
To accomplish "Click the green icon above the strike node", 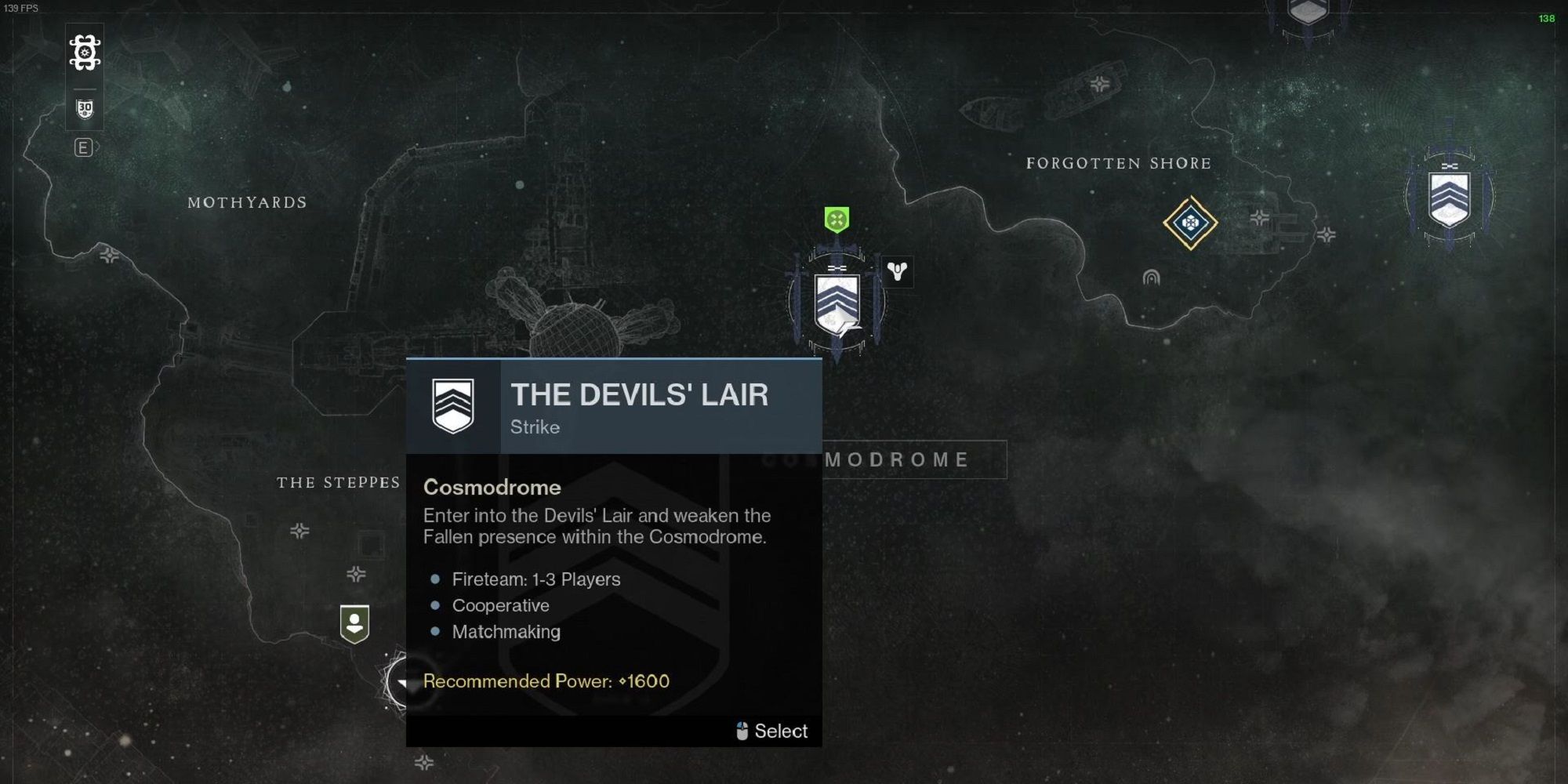I will pyautogui.click(x=837, y=220).
